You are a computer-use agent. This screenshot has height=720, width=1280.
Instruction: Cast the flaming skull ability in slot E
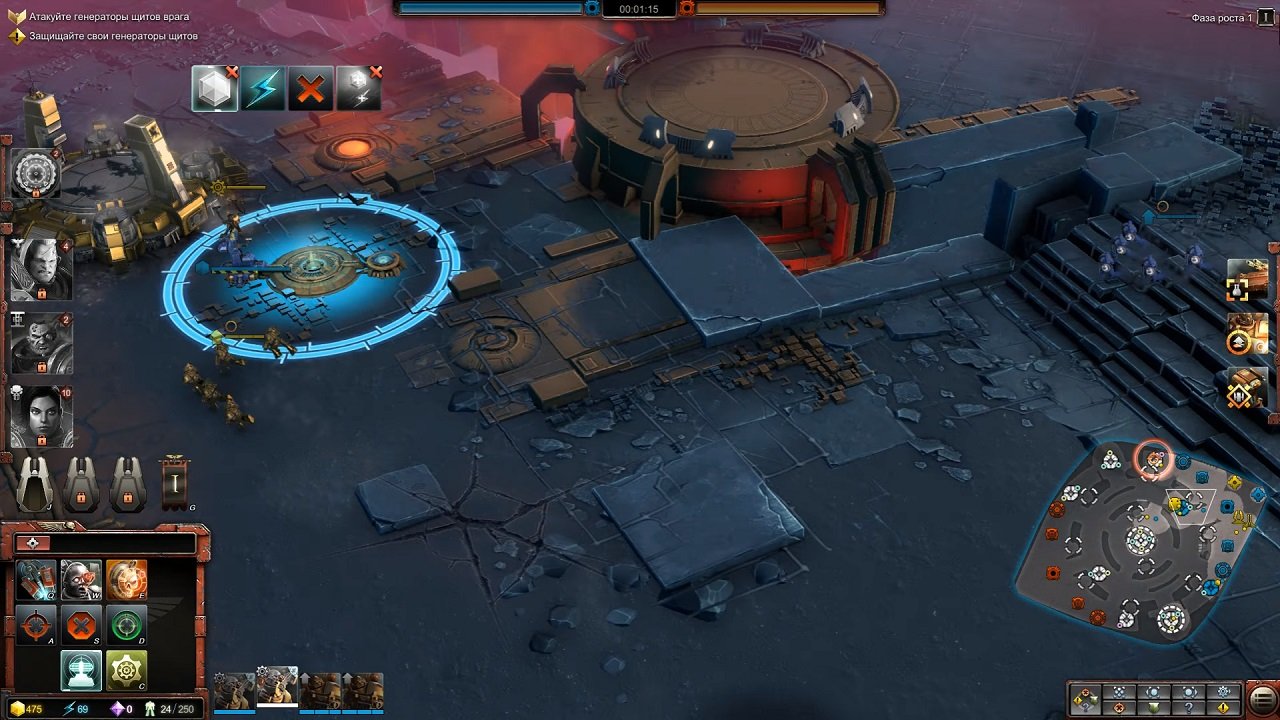125,580
